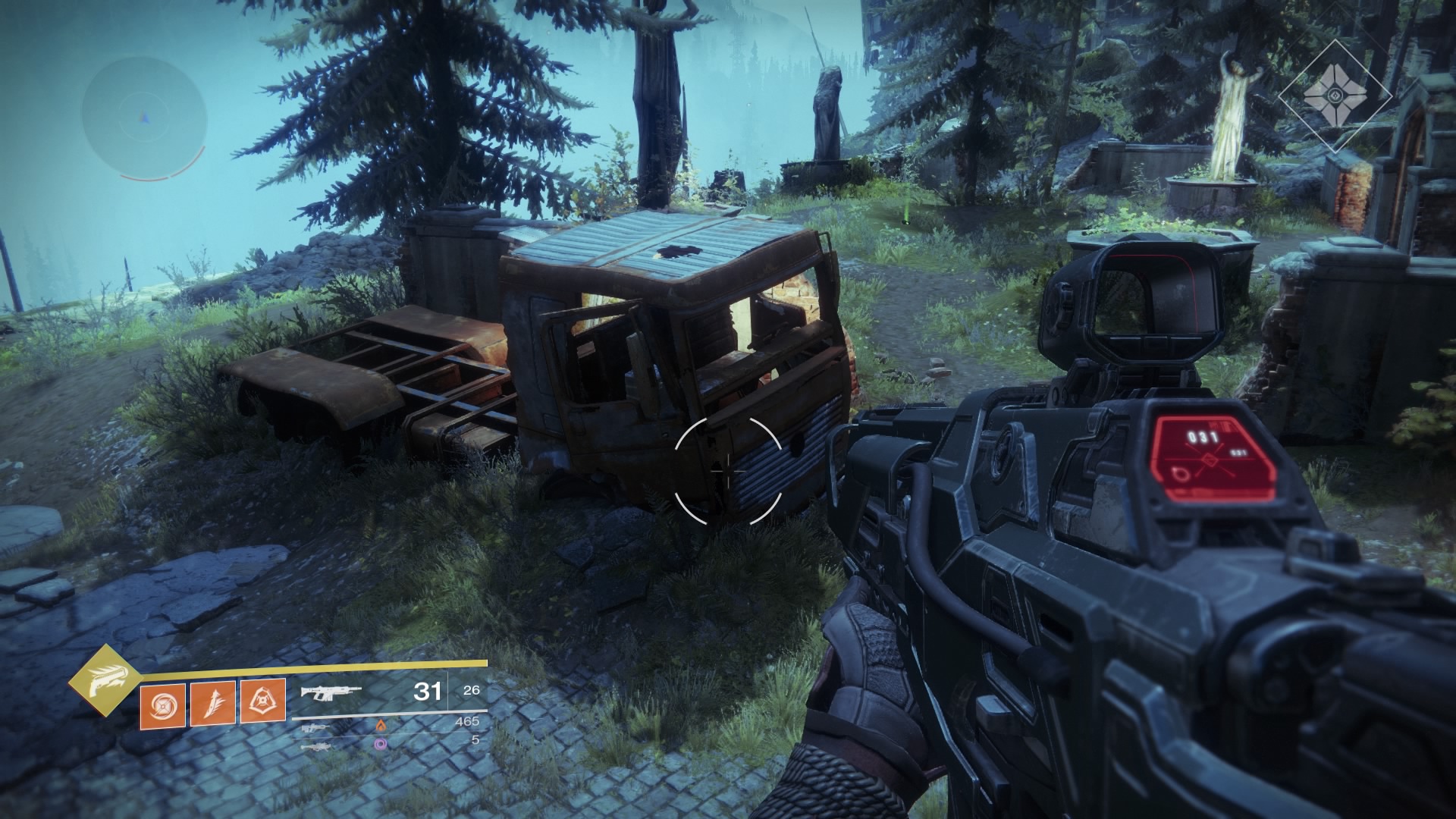Screen dimensions: 1456x819
Task: Select the dodge class ability icon
Action: [263, 701]
